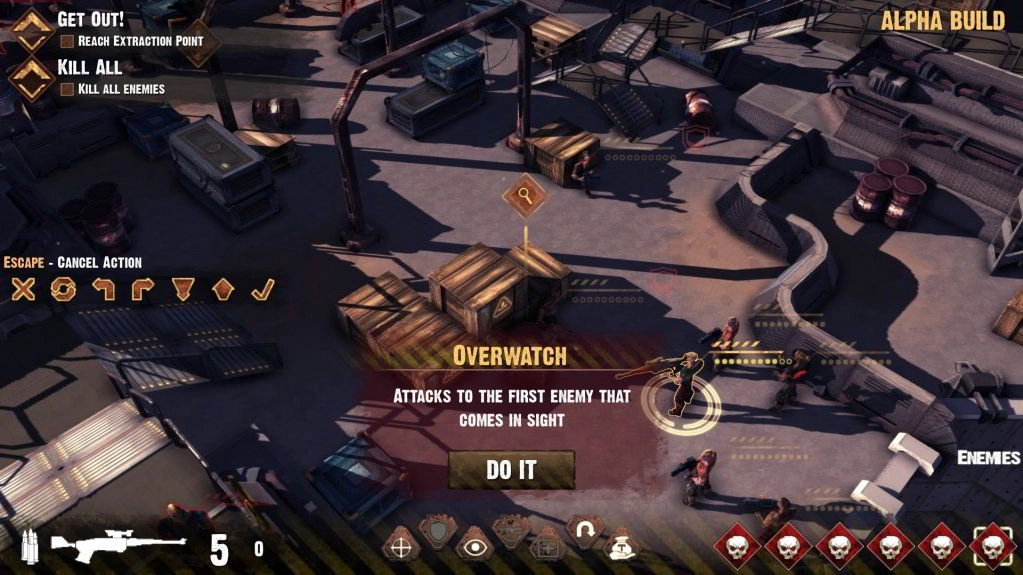
Task: Confirm Overwatch with the DO IT button
Action: tap(511, 470)
